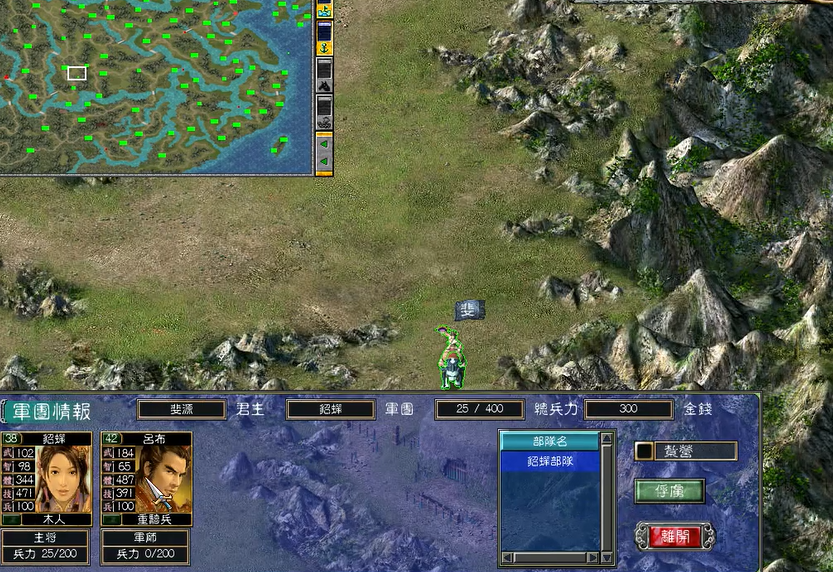Click the 俘虜 (captives) button

click(x=669, y=491)
